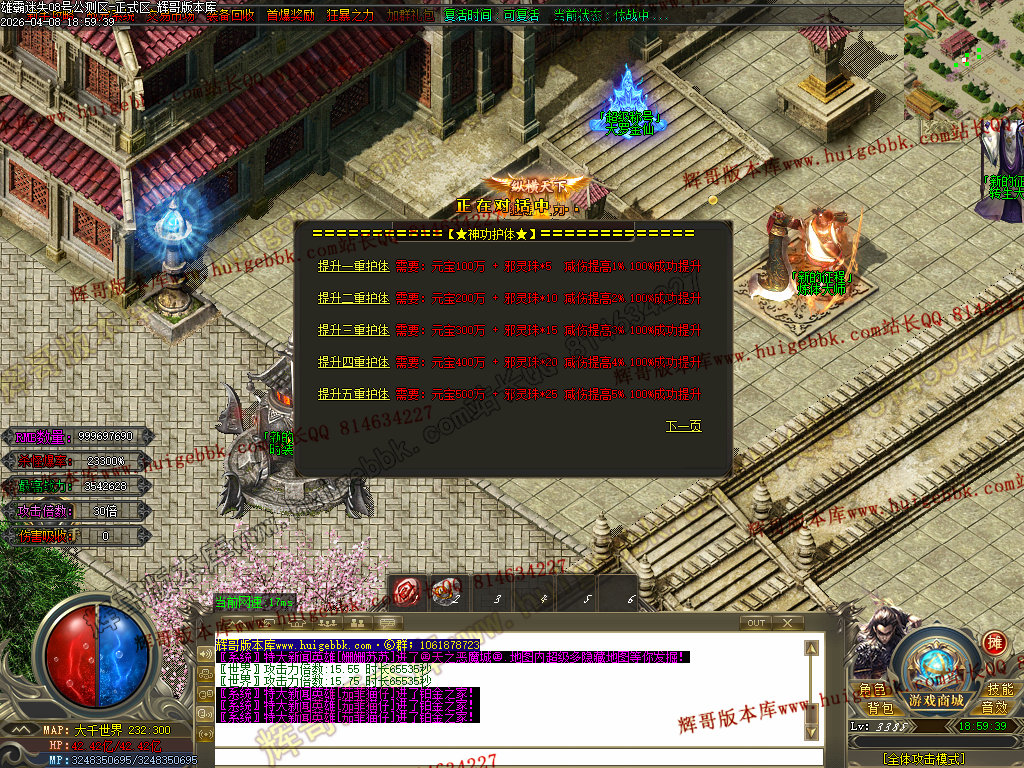Open the 技能 skills panel
The width and height of the screenshot is (1024, 768).
[x=1000, y=690]
